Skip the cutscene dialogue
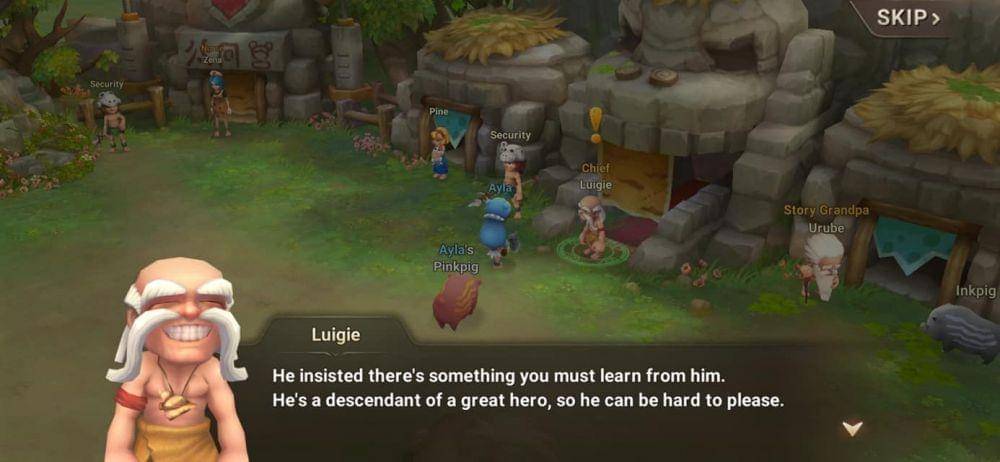This screenshot has width=1000, height=462. click(908, 18)
